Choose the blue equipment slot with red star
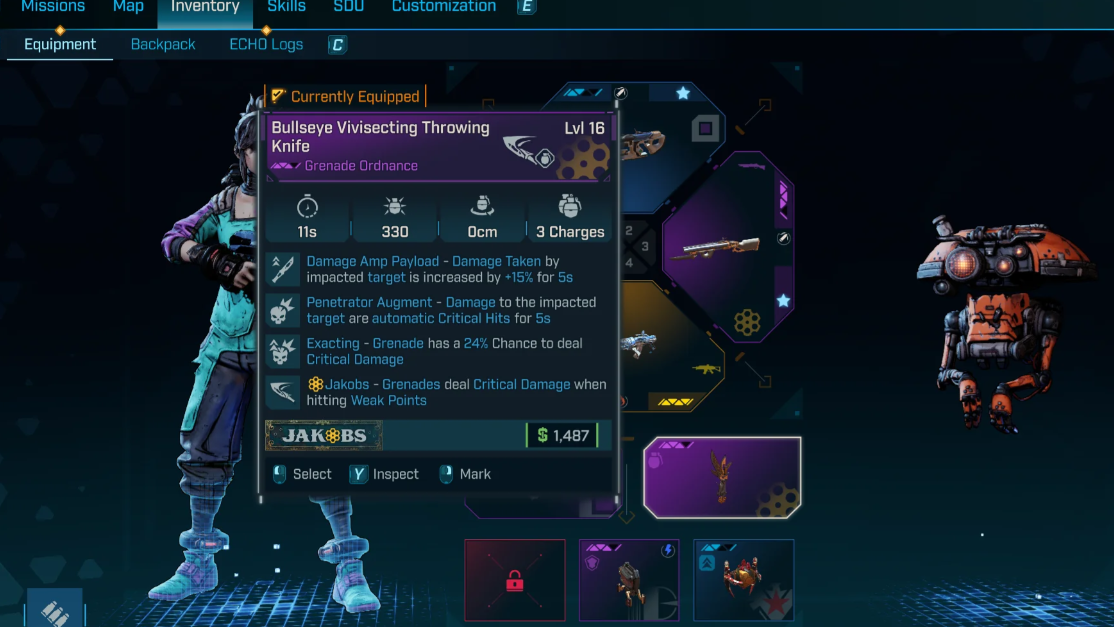Viewport: 1114px width, 627px height. (x=744, y=581)
